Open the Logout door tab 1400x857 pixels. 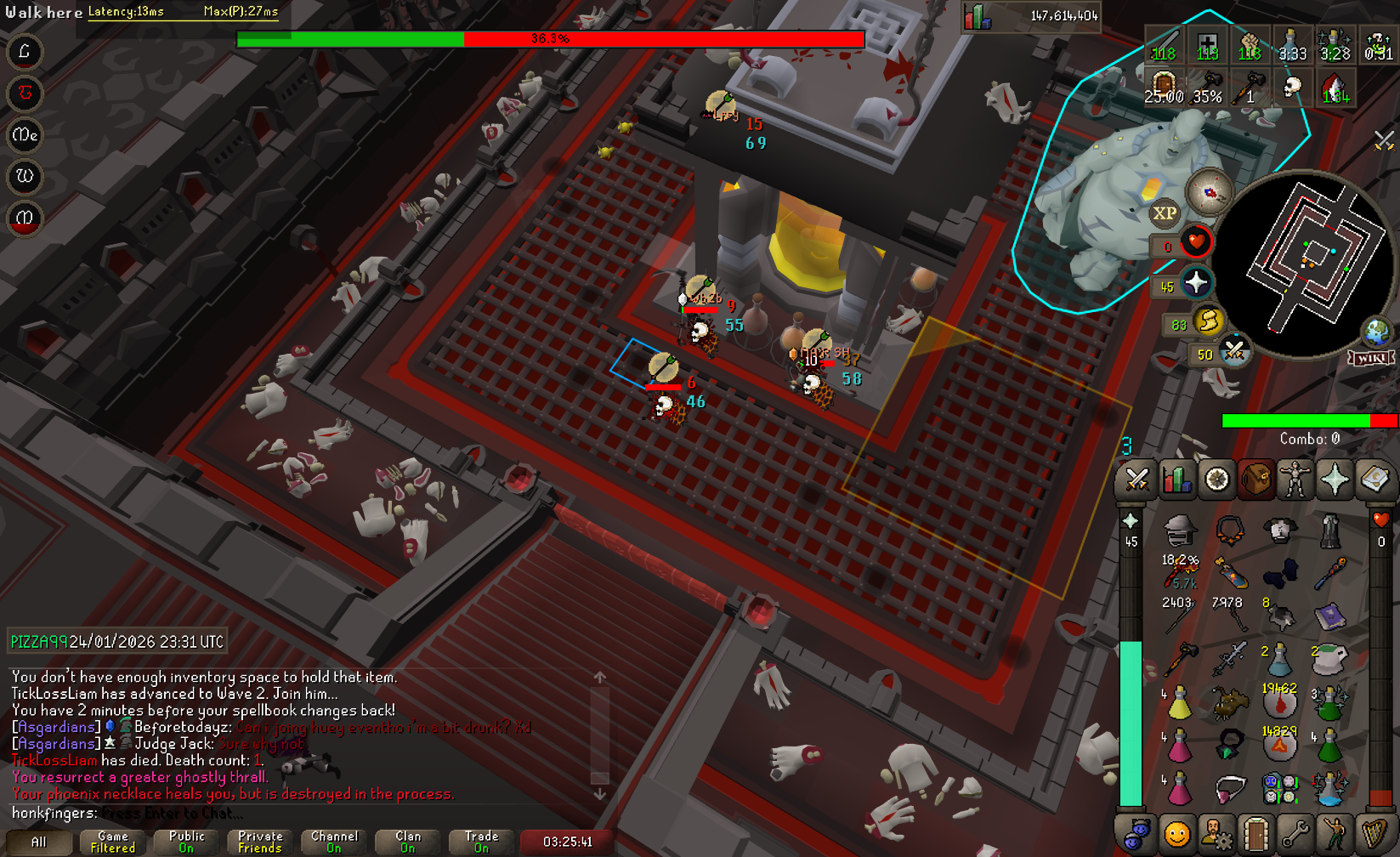(x=1255, y=834)
